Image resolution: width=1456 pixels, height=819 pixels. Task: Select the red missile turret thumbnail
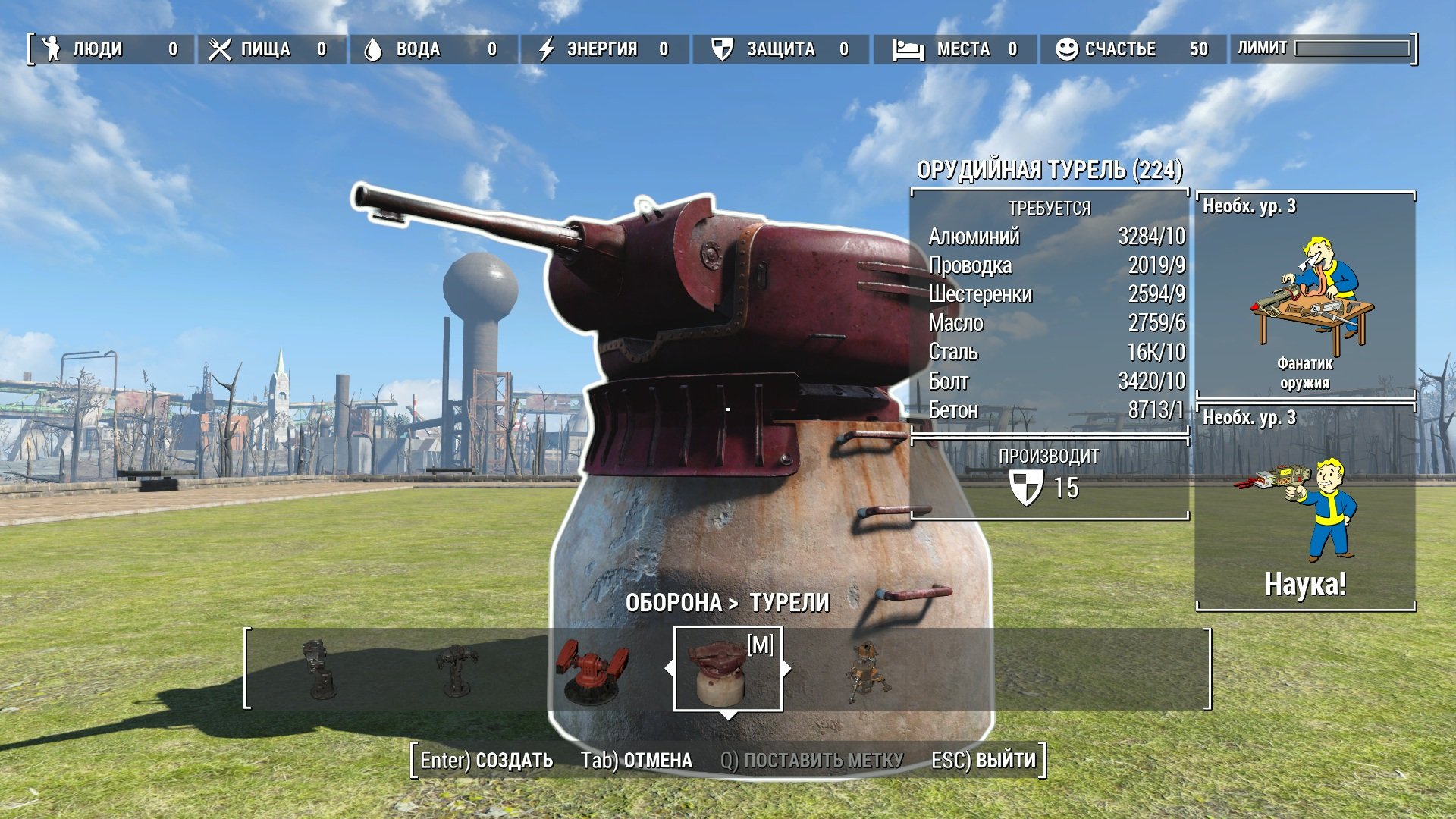591,671
